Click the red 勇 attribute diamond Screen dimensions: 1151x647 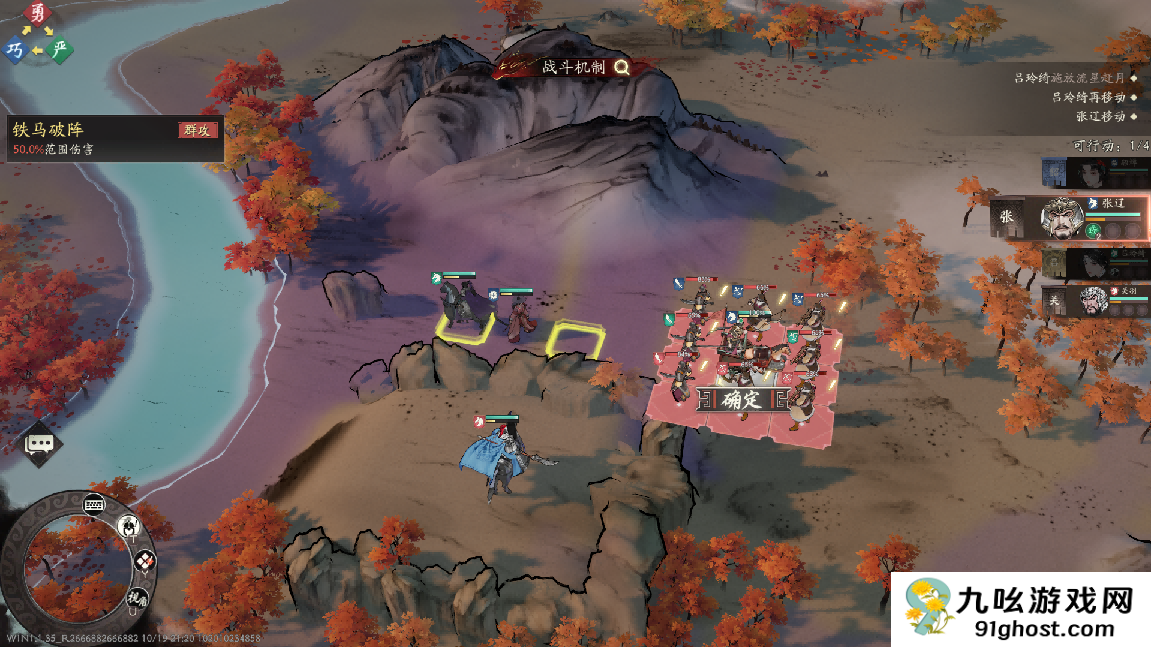(38, 14)
